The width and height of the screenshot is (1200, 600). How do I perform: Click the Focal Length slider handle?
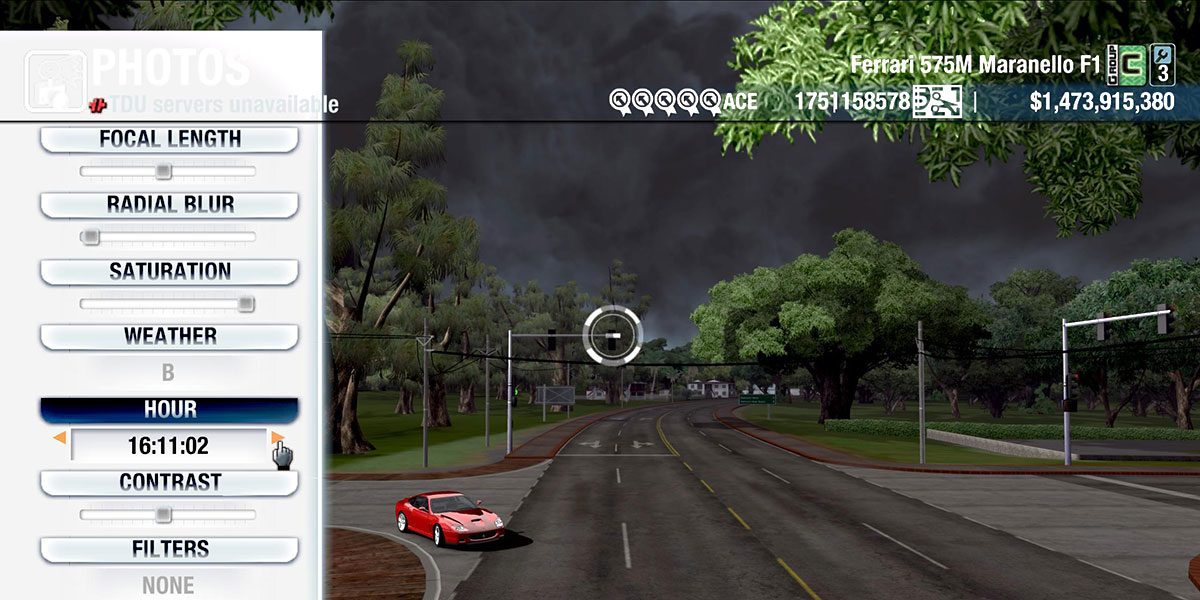pos(164,171)
